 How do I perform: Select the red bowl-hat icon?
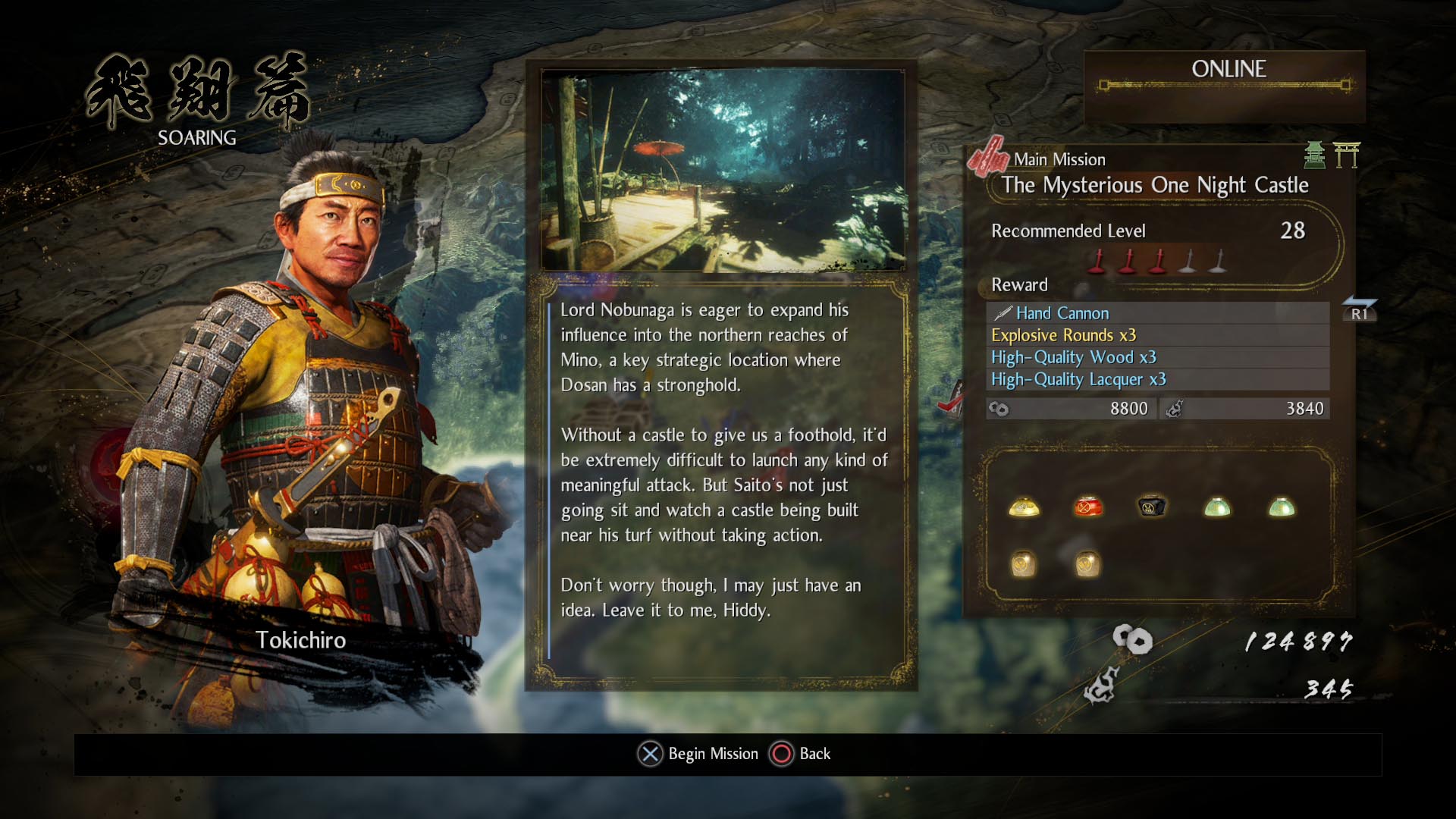pyautogui.click(x=1088, y=507)
